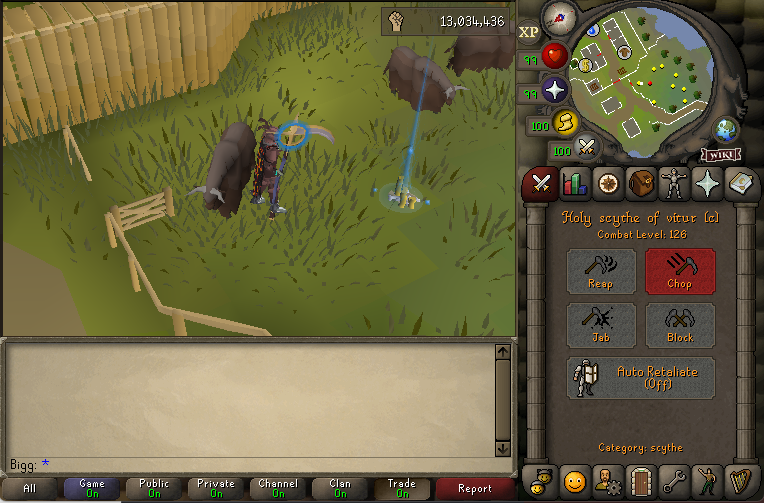This screenshot has width=764, height=503.
Task: Open the inventory backpack tab
Action: [641, 184]
